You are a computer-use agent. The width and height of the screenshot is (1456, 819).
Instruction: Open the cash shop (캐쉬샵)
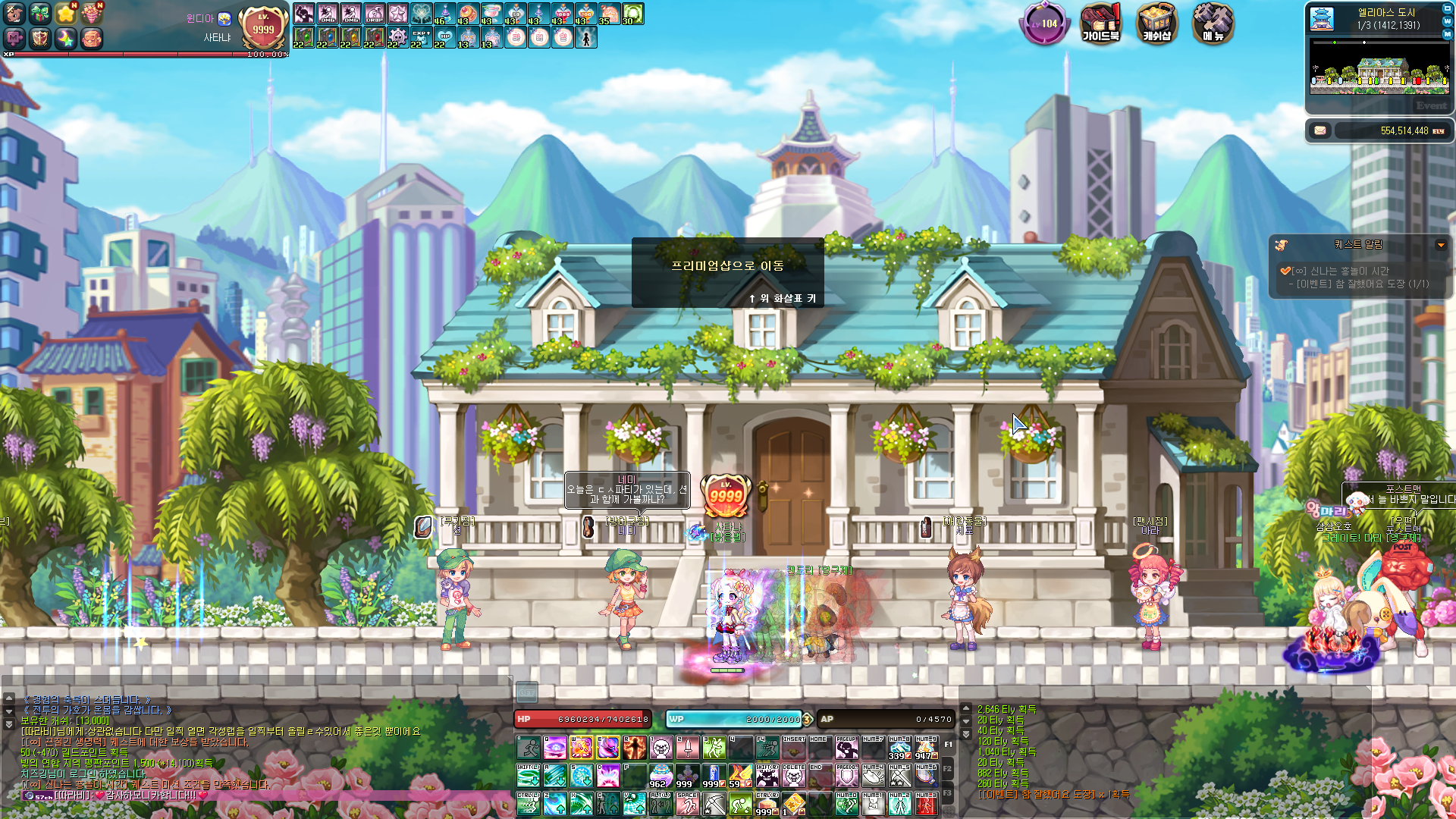coord(1156,23)
